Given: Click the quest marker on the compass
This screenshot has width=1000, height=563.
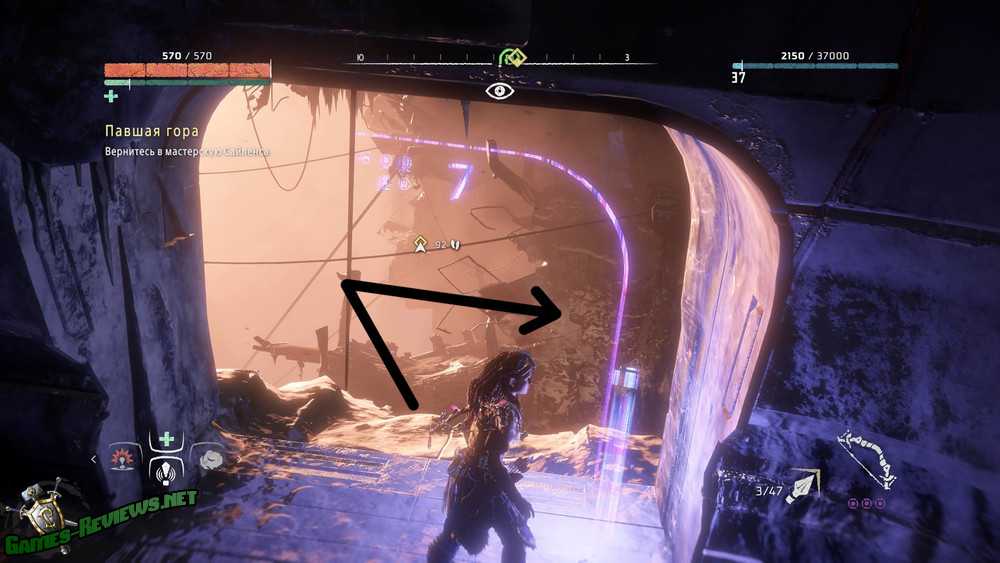Looking at the screenshot, I should (x=513, y=58).
